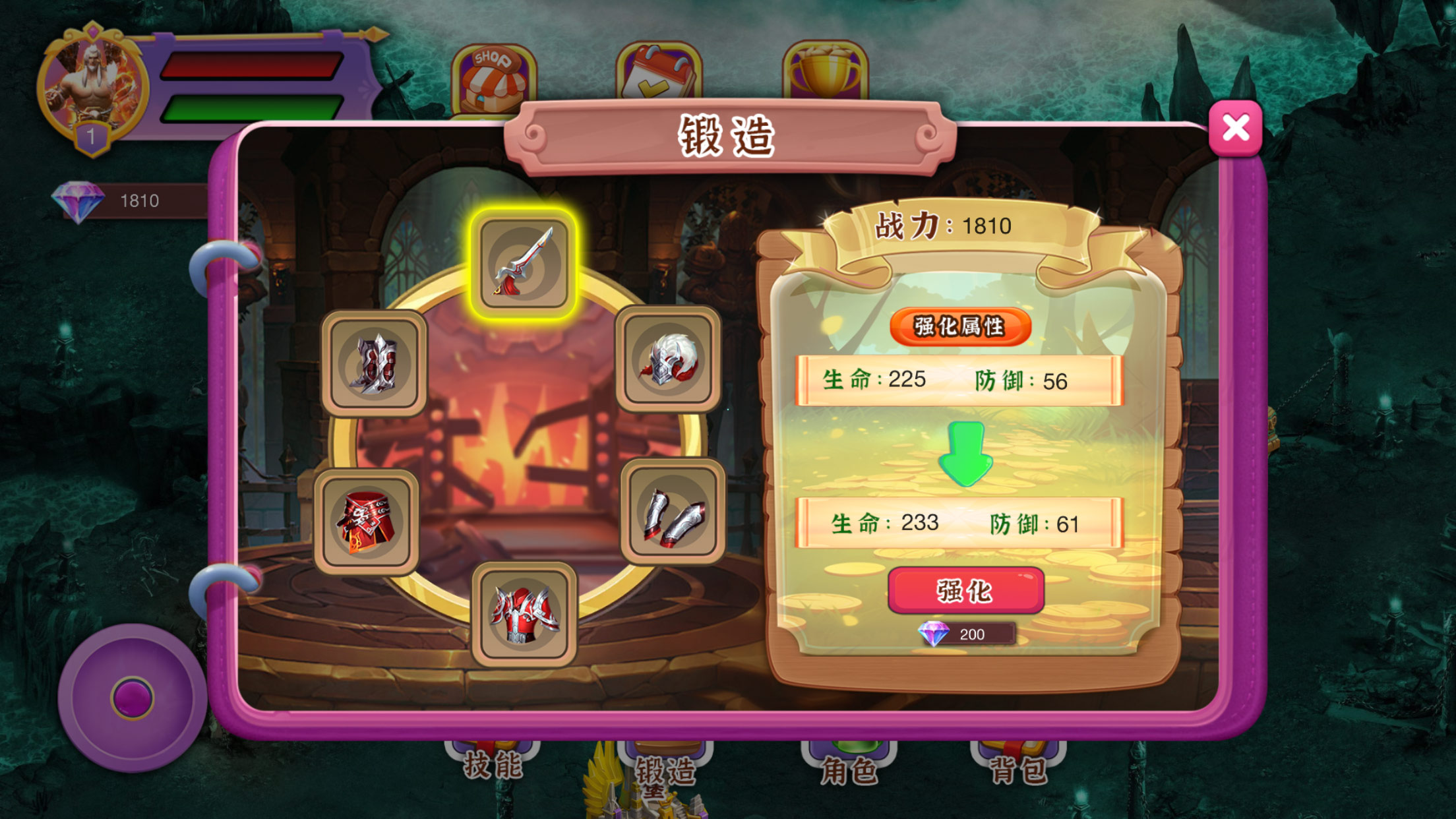Screen dimensions: 1456x819
Task: Click the red 强化 enhance button
Action: pos(965,590)
